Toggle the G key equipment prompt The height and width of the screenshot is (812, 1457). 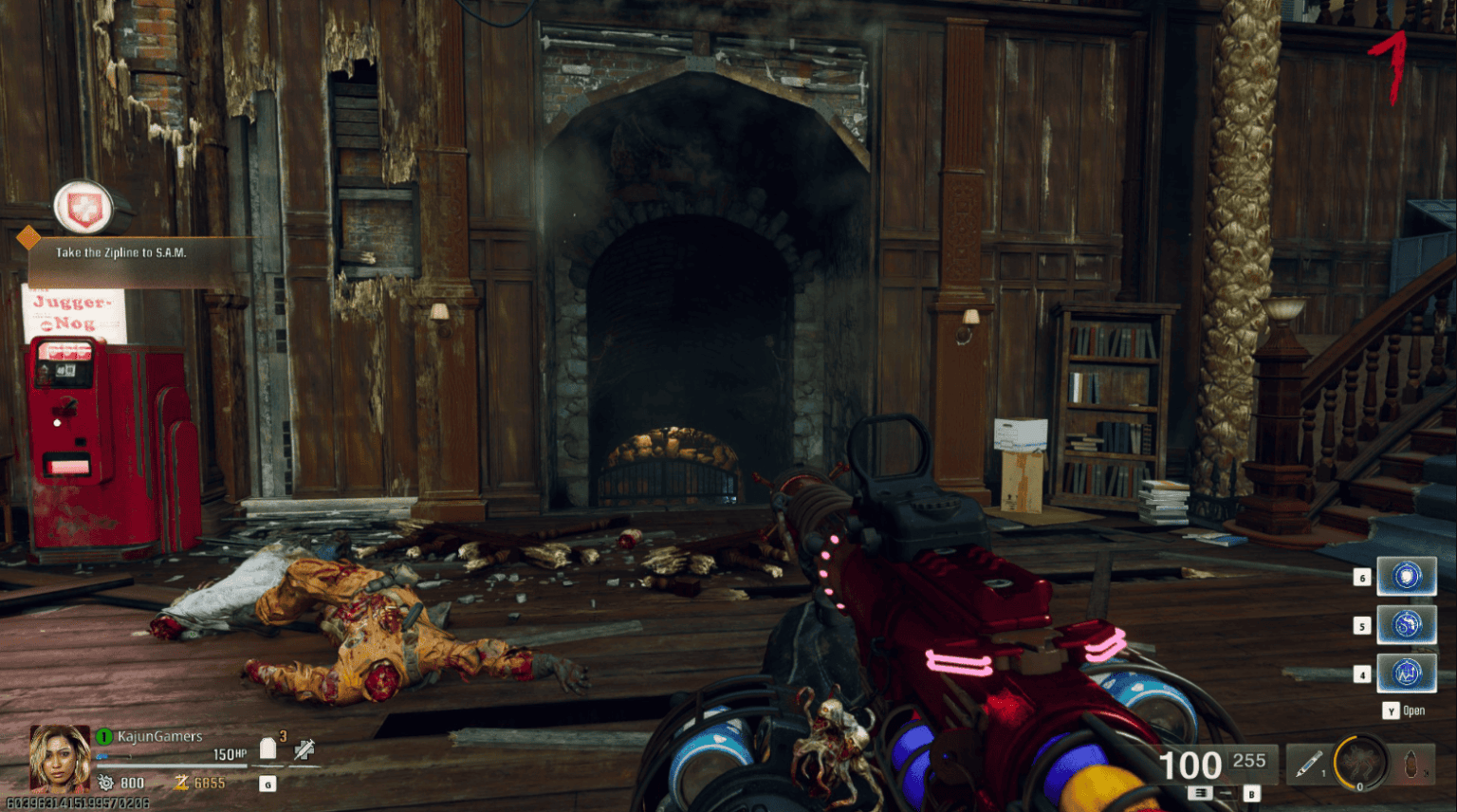click(x=268, y=785)
